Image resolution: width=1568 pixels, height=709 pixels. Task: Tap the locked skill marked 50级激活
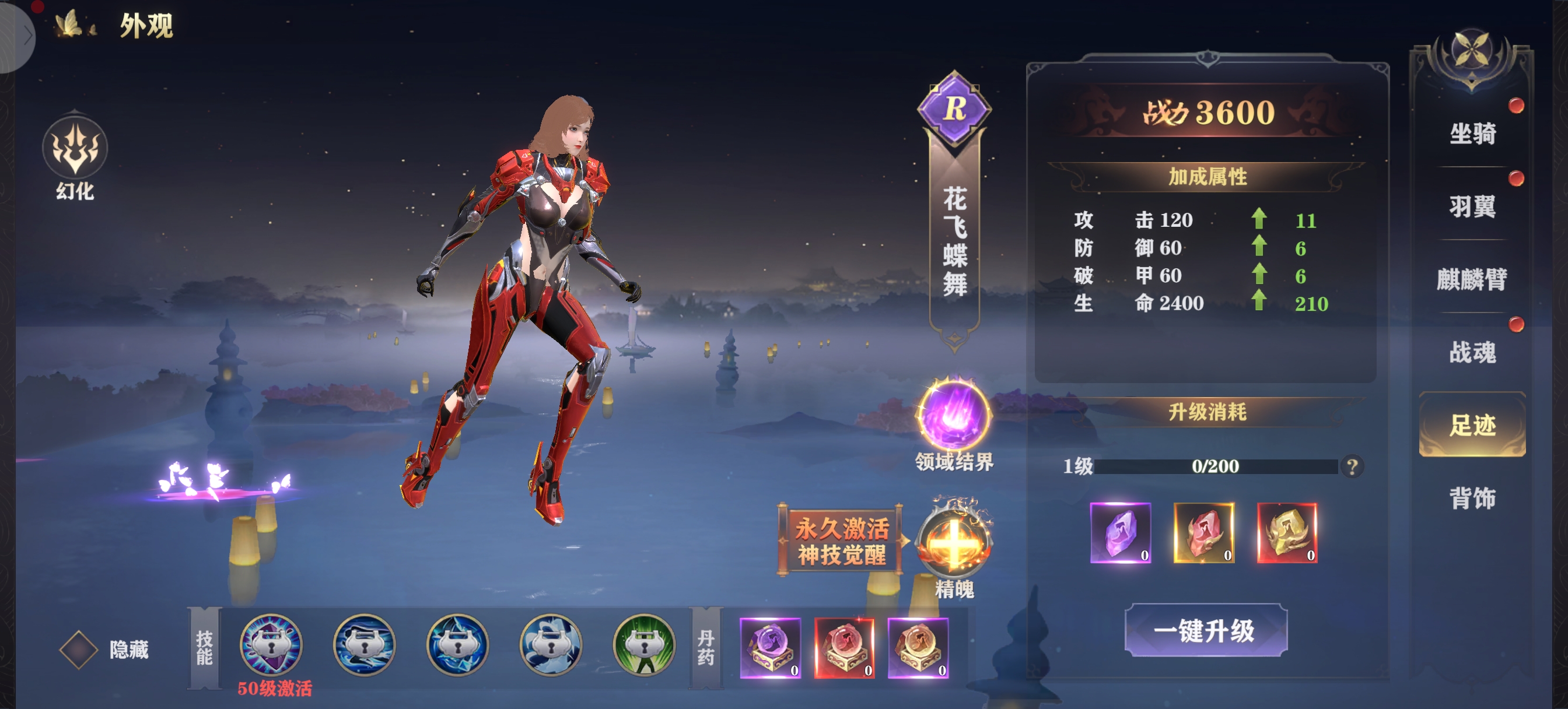point(271,645)
